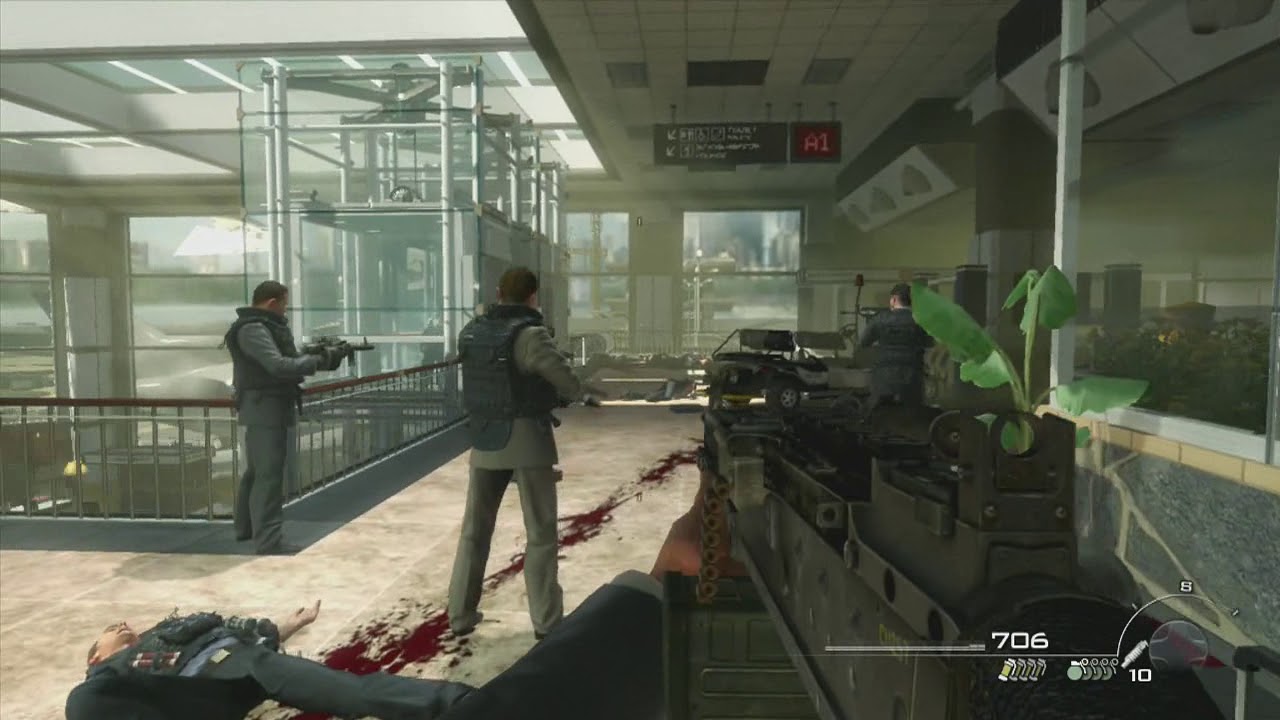Select the flashbang grenades icon
Screen dimensions: 1280x720
[x=1021, y=669]
